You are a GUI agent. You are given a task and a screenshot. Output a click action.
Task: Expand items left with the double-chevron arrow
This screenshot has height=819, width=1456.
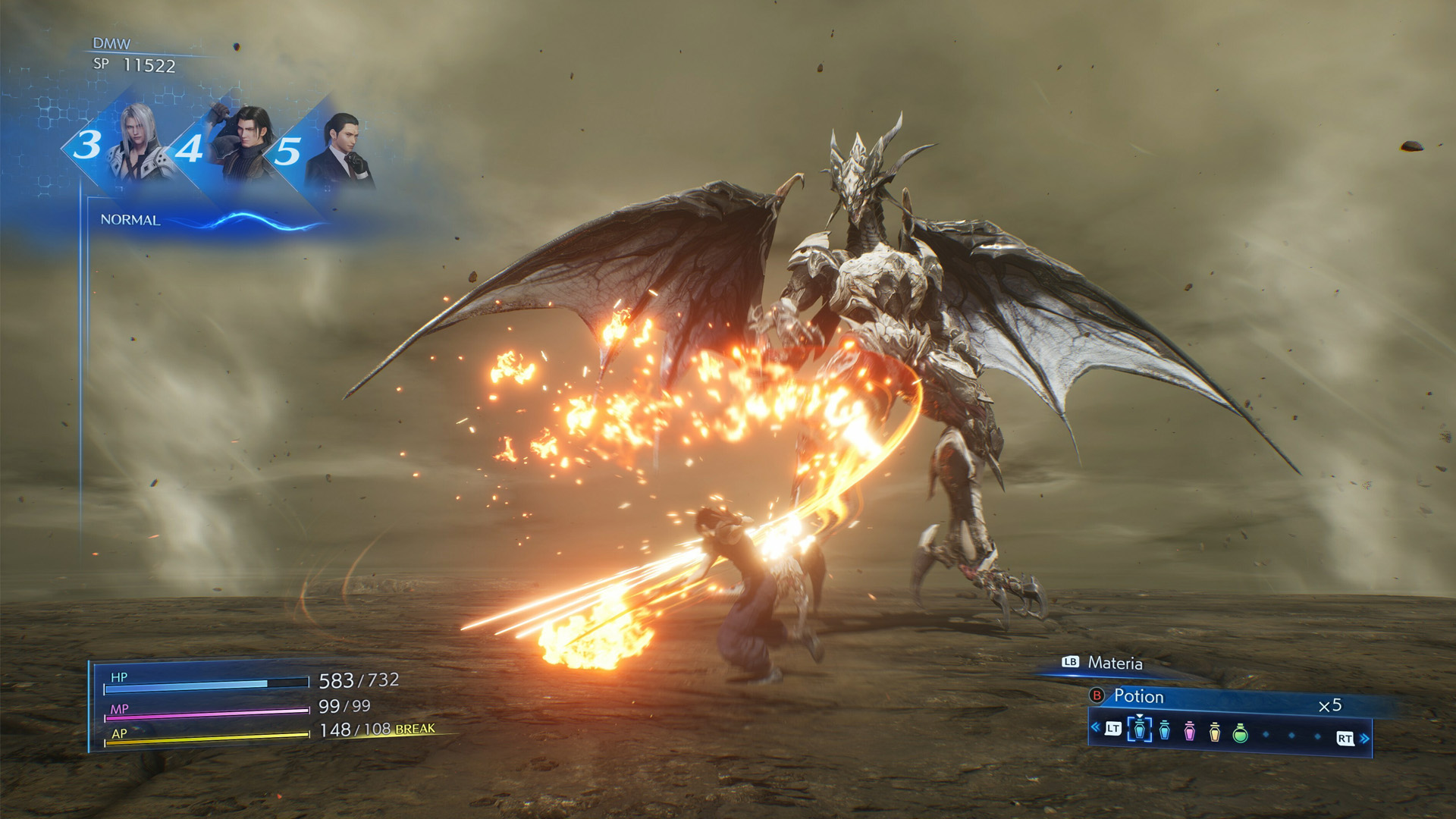[x=1095, y=726]
